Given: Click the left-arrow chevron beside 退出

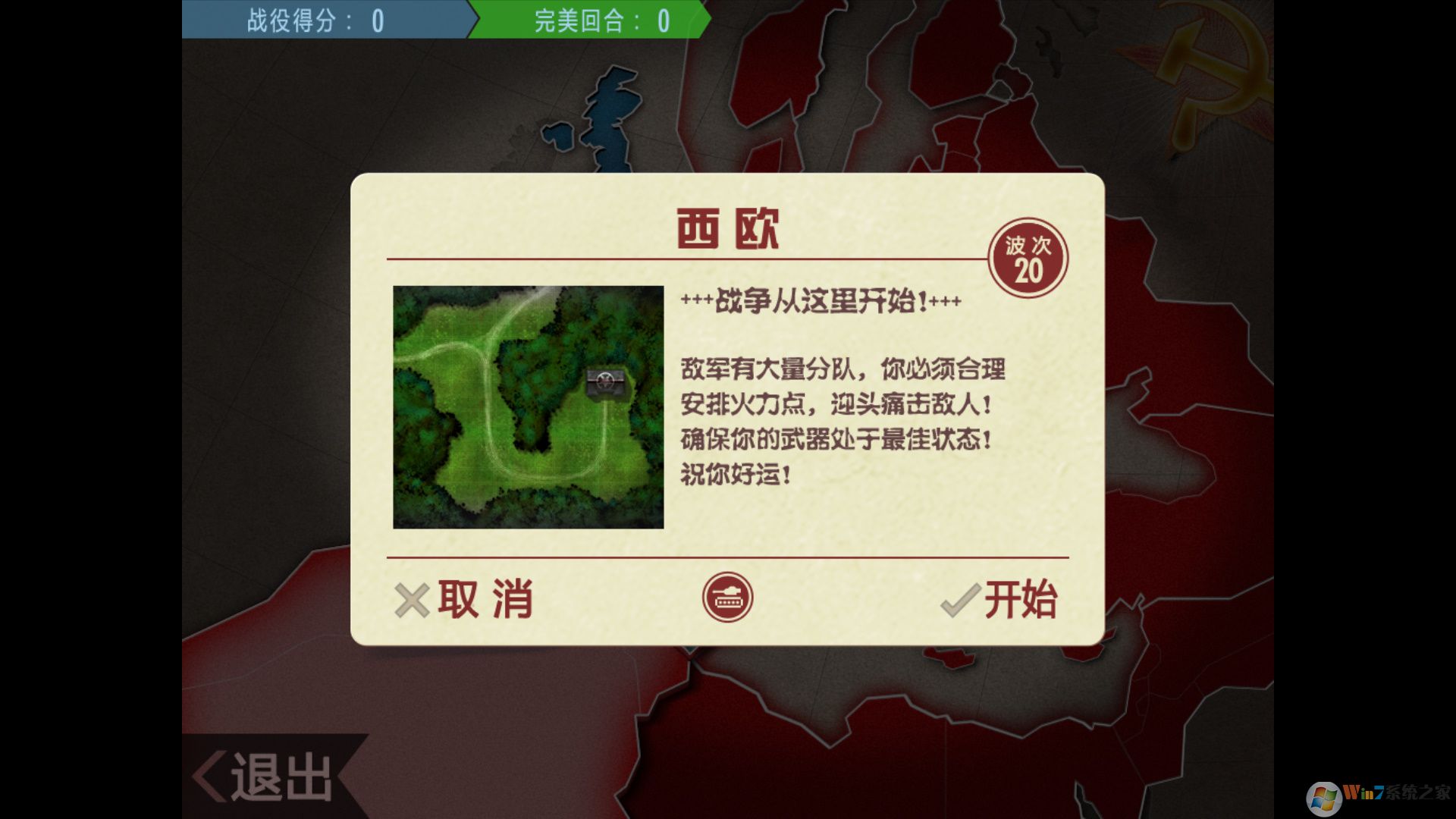Looking at the screenshot, I should (209, 775).
